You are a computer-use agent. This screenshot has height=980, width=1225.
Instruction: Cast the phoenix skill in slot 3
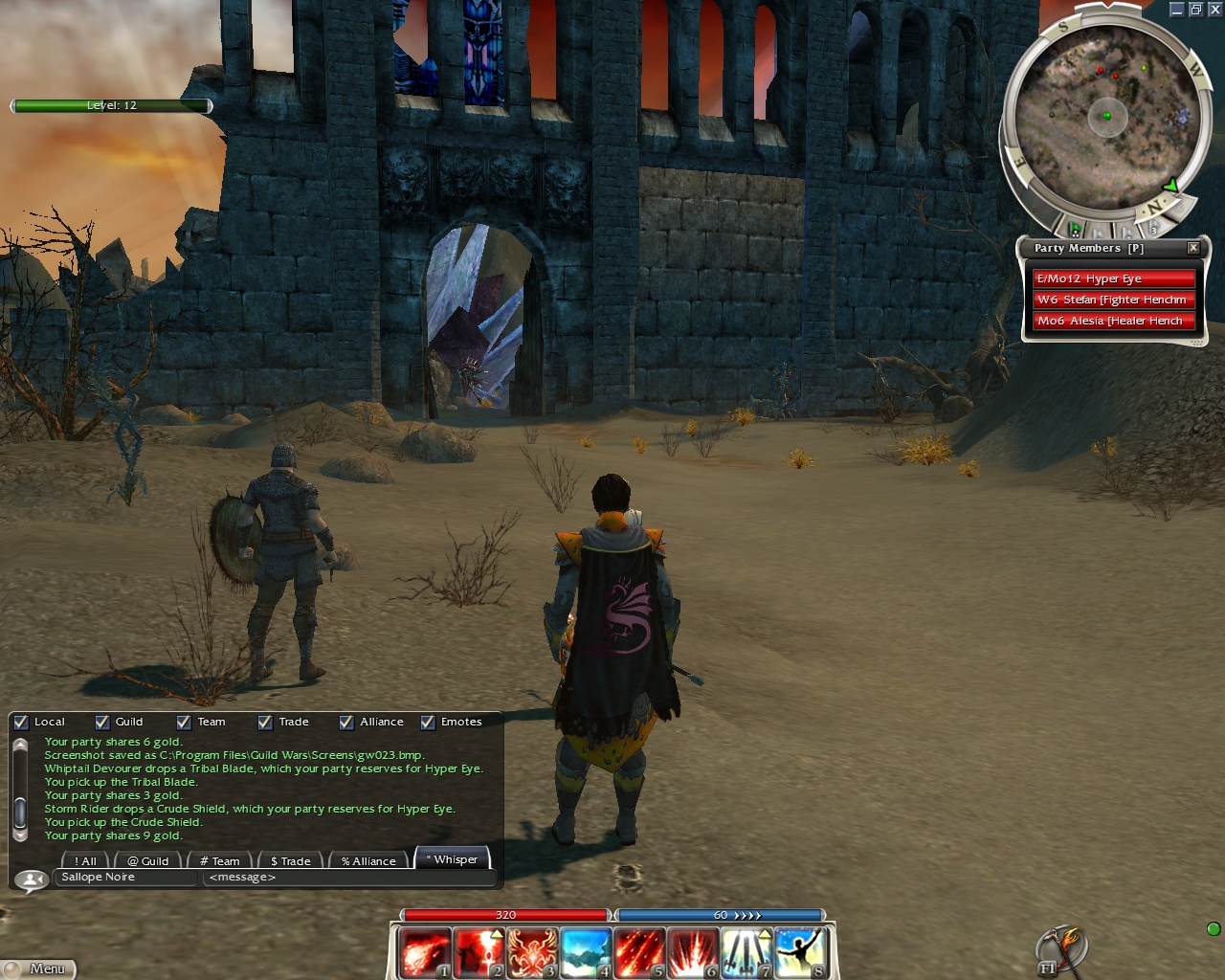[x=531, y=952]
